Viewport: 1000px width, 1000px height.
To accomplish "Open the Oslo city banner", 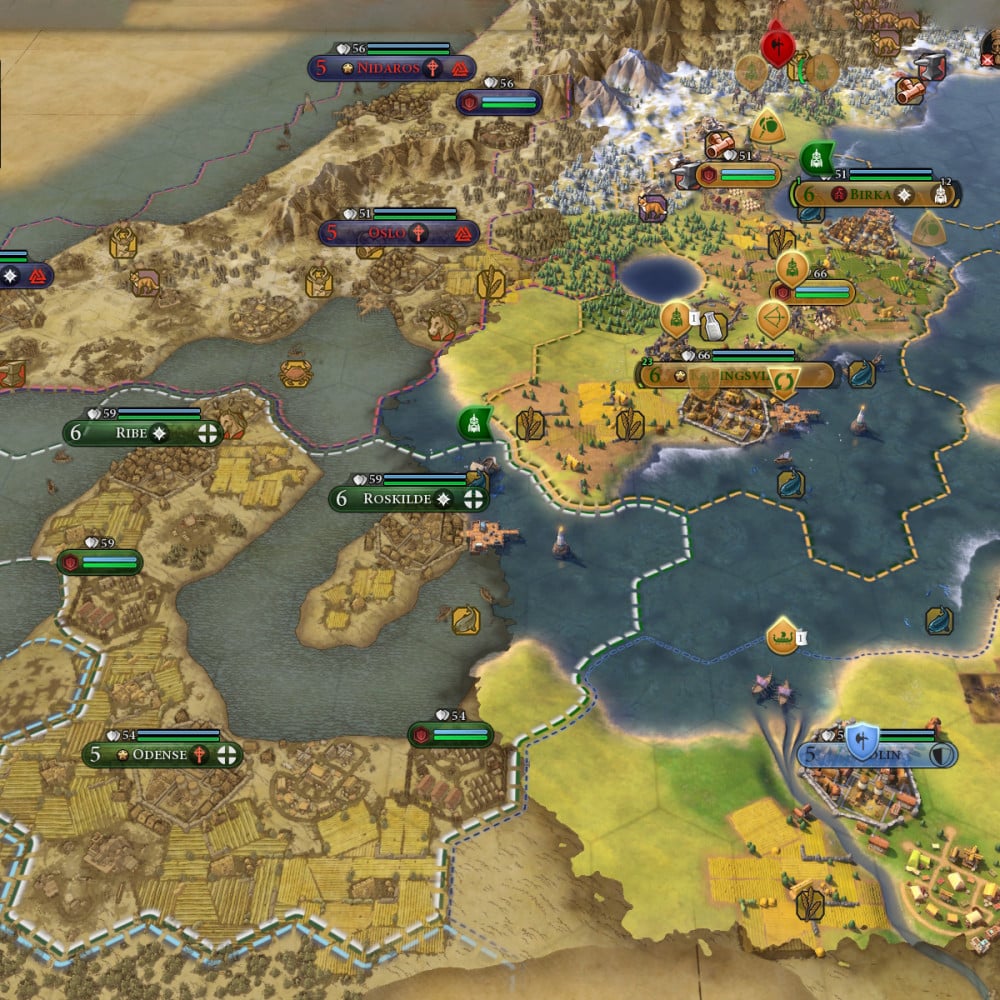I will pyautogui.click(x=398, y=233).
